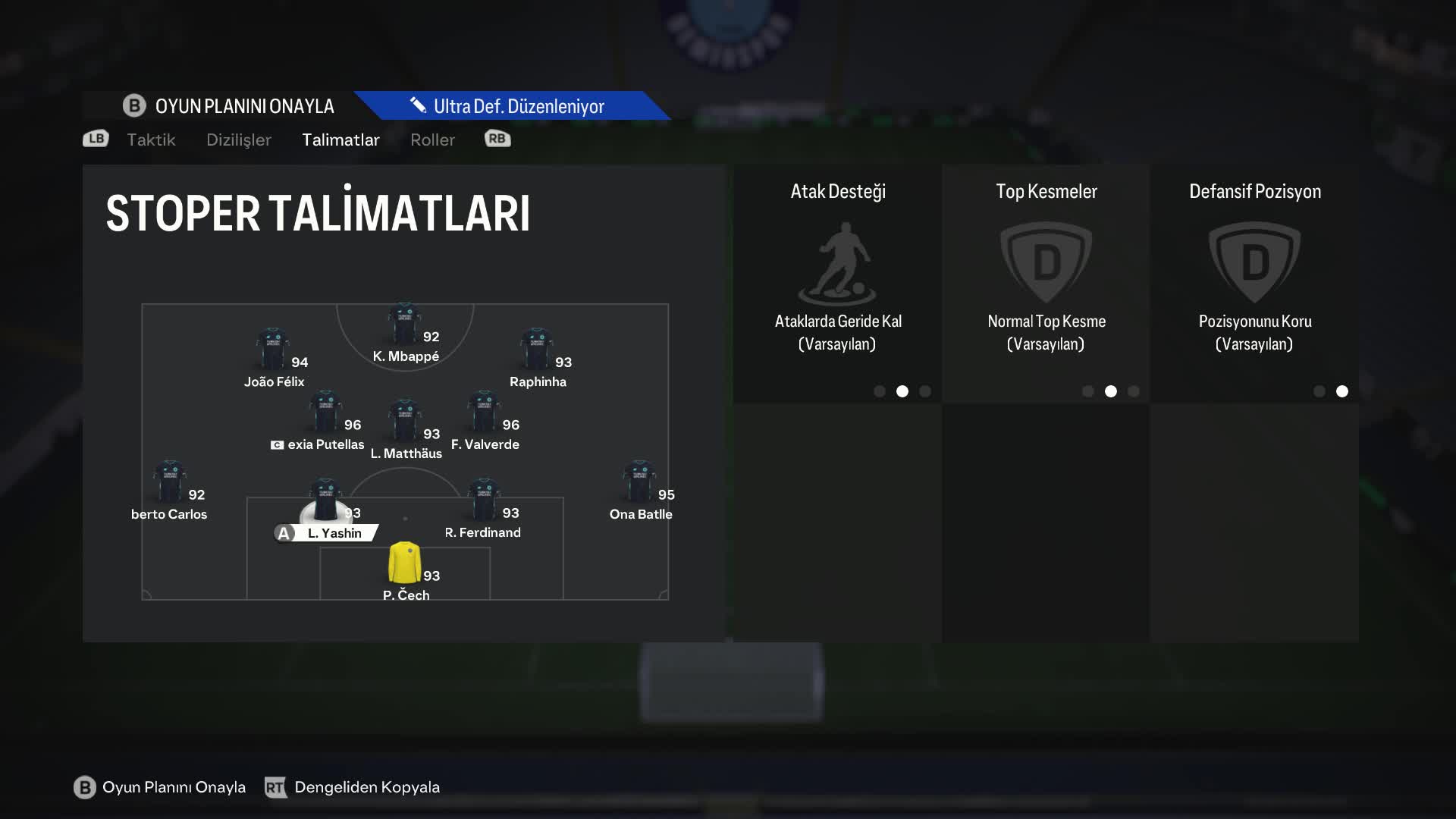The image size is (1456, 819).
Task: Select the Talimatlar tab
Action: pyautogui.click(x=340, y=140)
